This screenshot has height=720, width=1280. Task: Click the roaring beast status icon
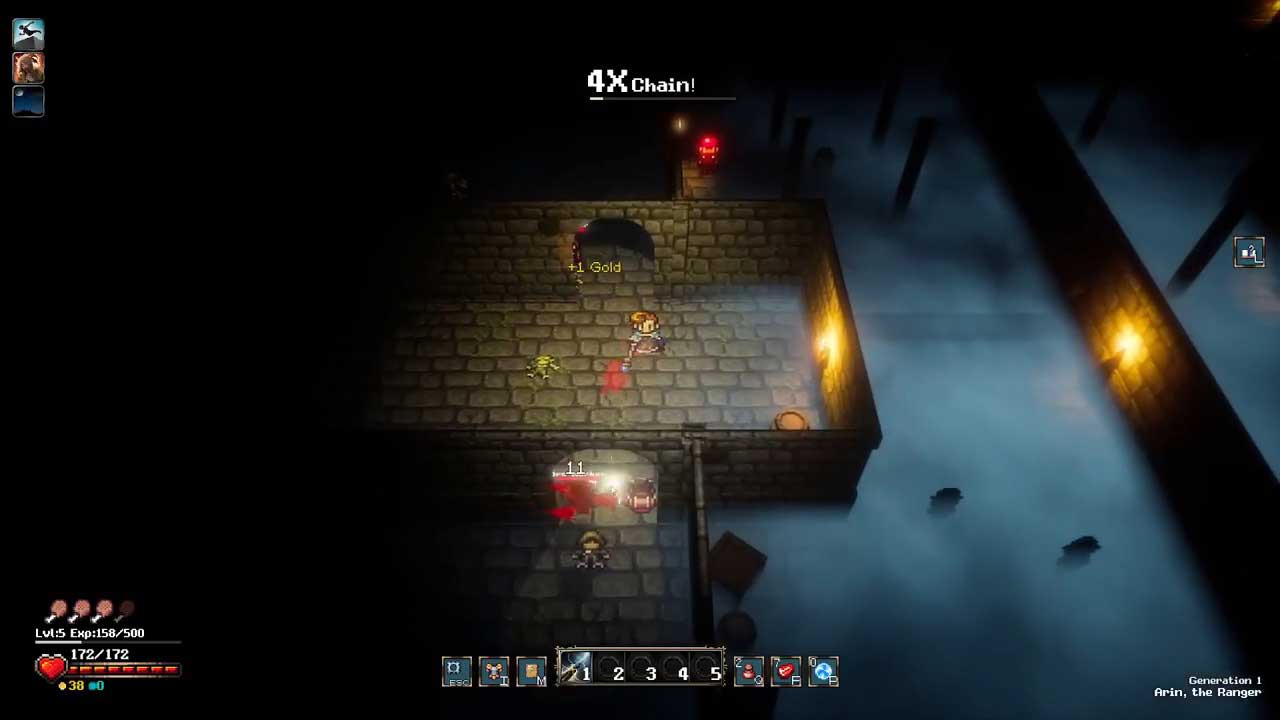28,67
